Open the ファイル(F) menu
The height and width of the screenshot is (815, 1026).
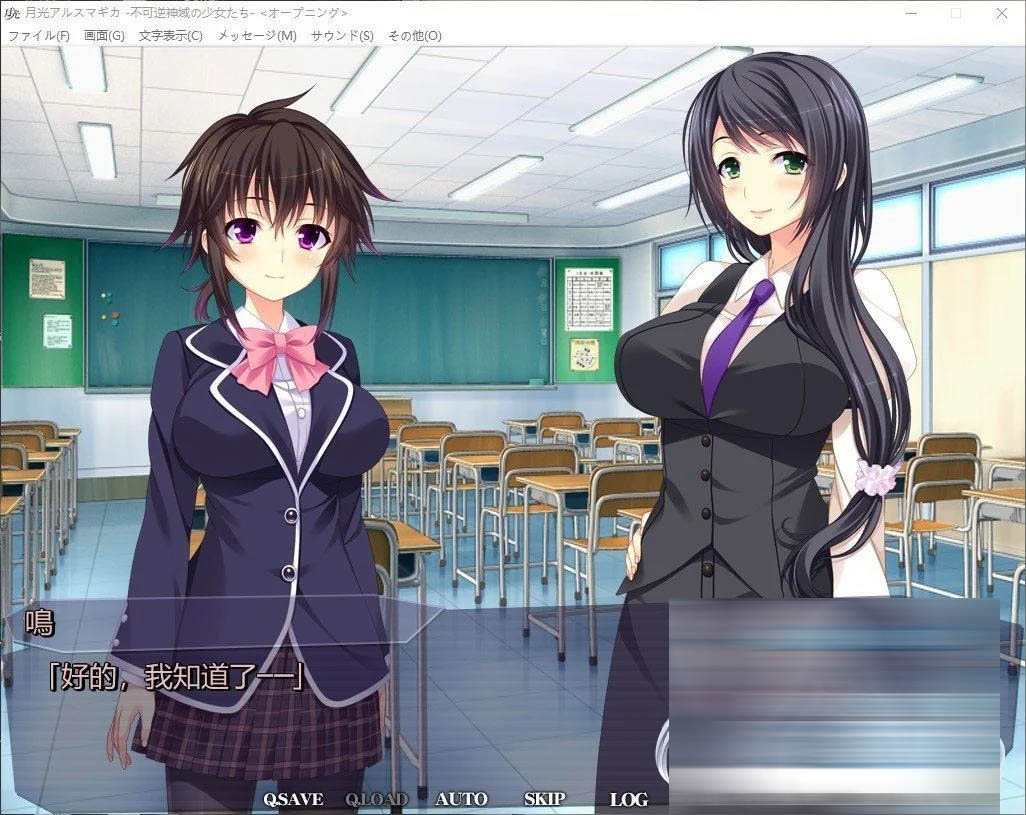(39, 36)
